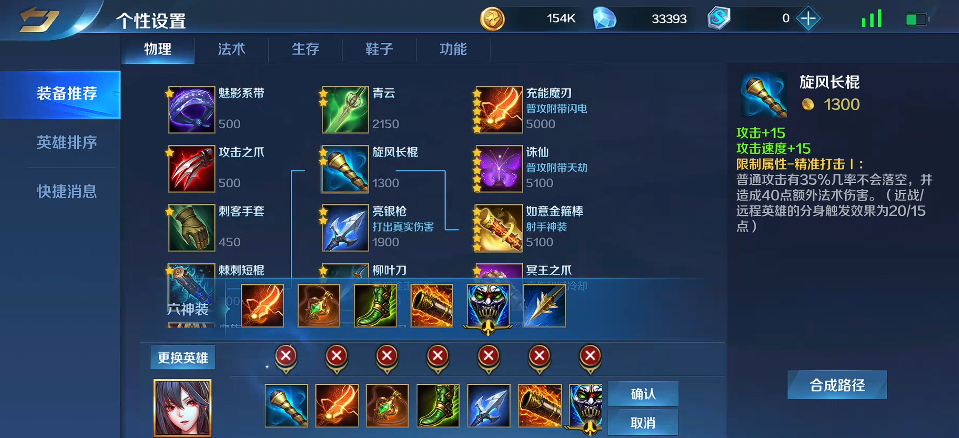Open the 生存 category tab
This screenshot has width=959, height=438.
coord(305,49)
